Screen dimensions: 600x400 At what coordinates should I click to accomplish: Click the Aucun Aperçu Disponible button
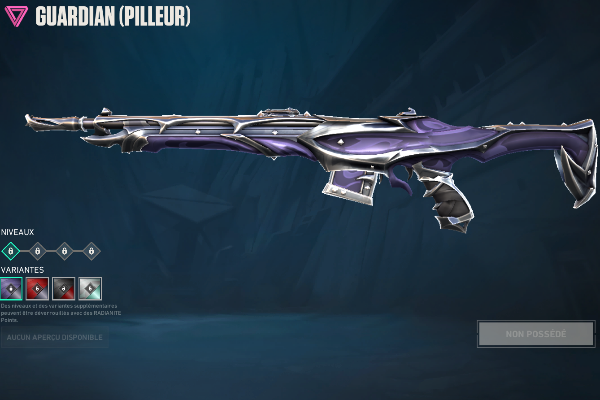[53, 337]
